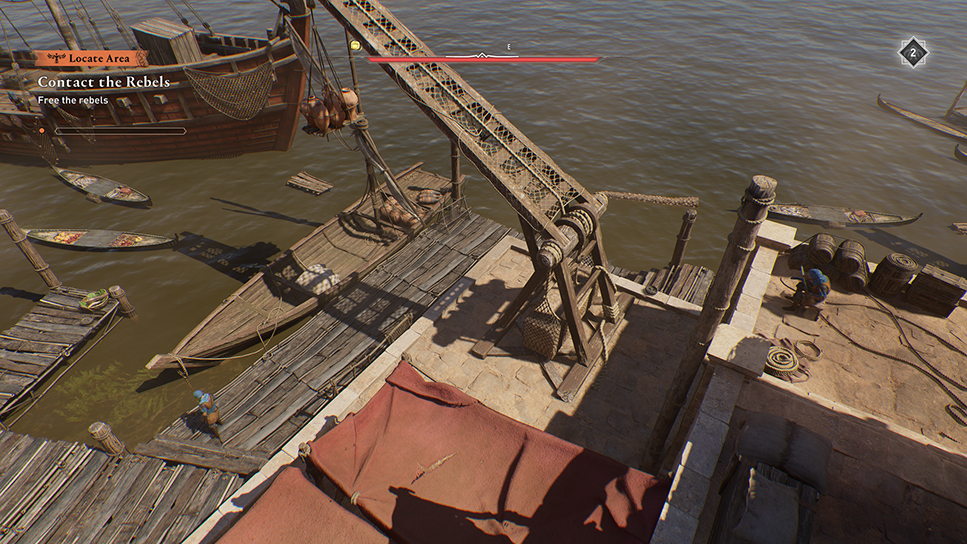Viewport: 967px width, 544px height.
Task: Click the yellow marker icon beside the compass
Action: [355, 46]
